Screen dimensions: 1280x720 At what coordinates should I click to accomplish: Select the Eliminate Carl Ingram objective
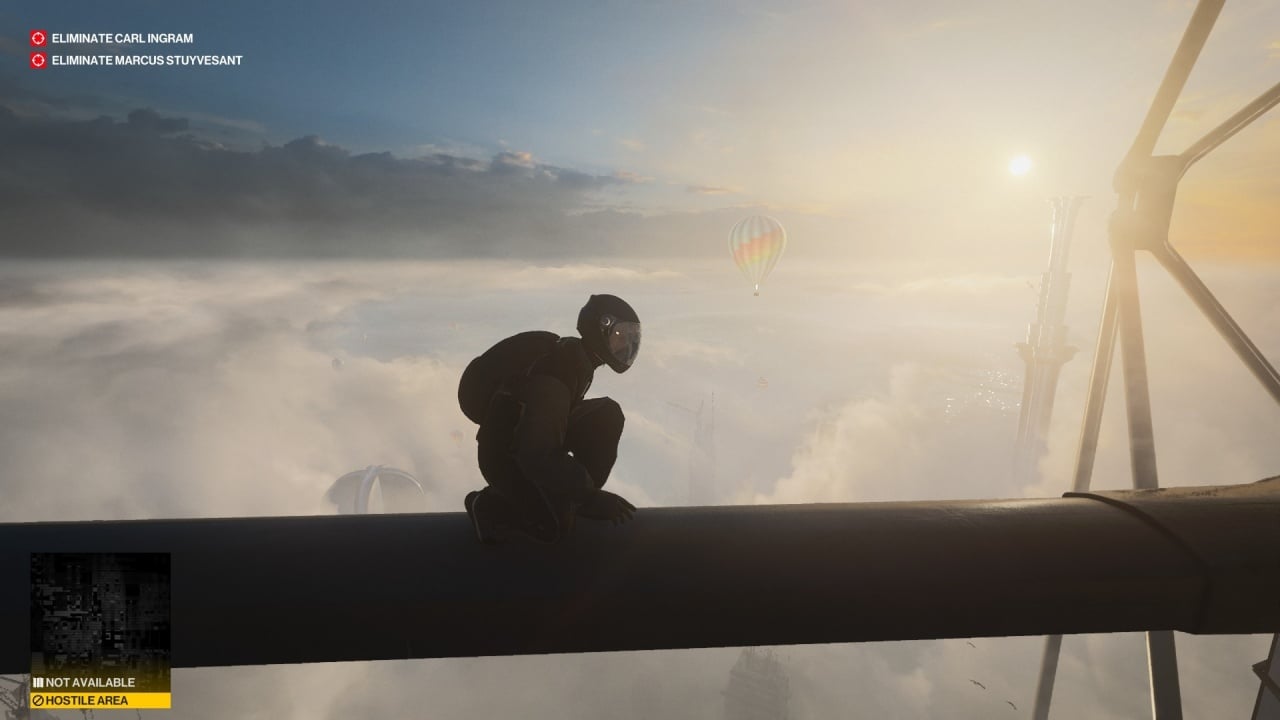[122, 38]
